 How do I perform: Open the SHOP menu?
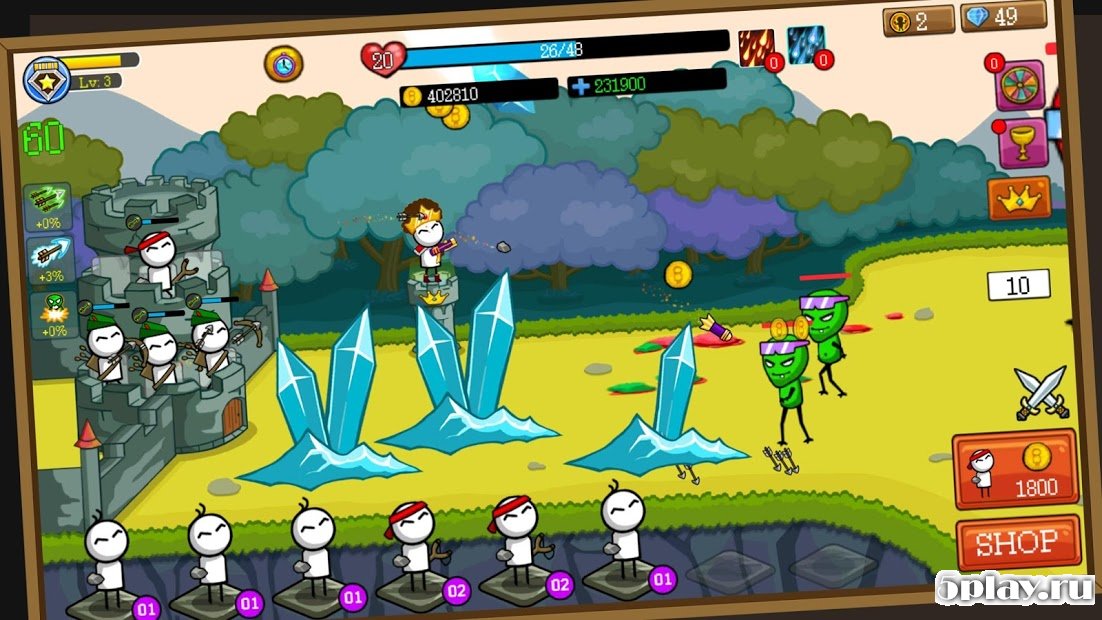(x=1018, y=544)
